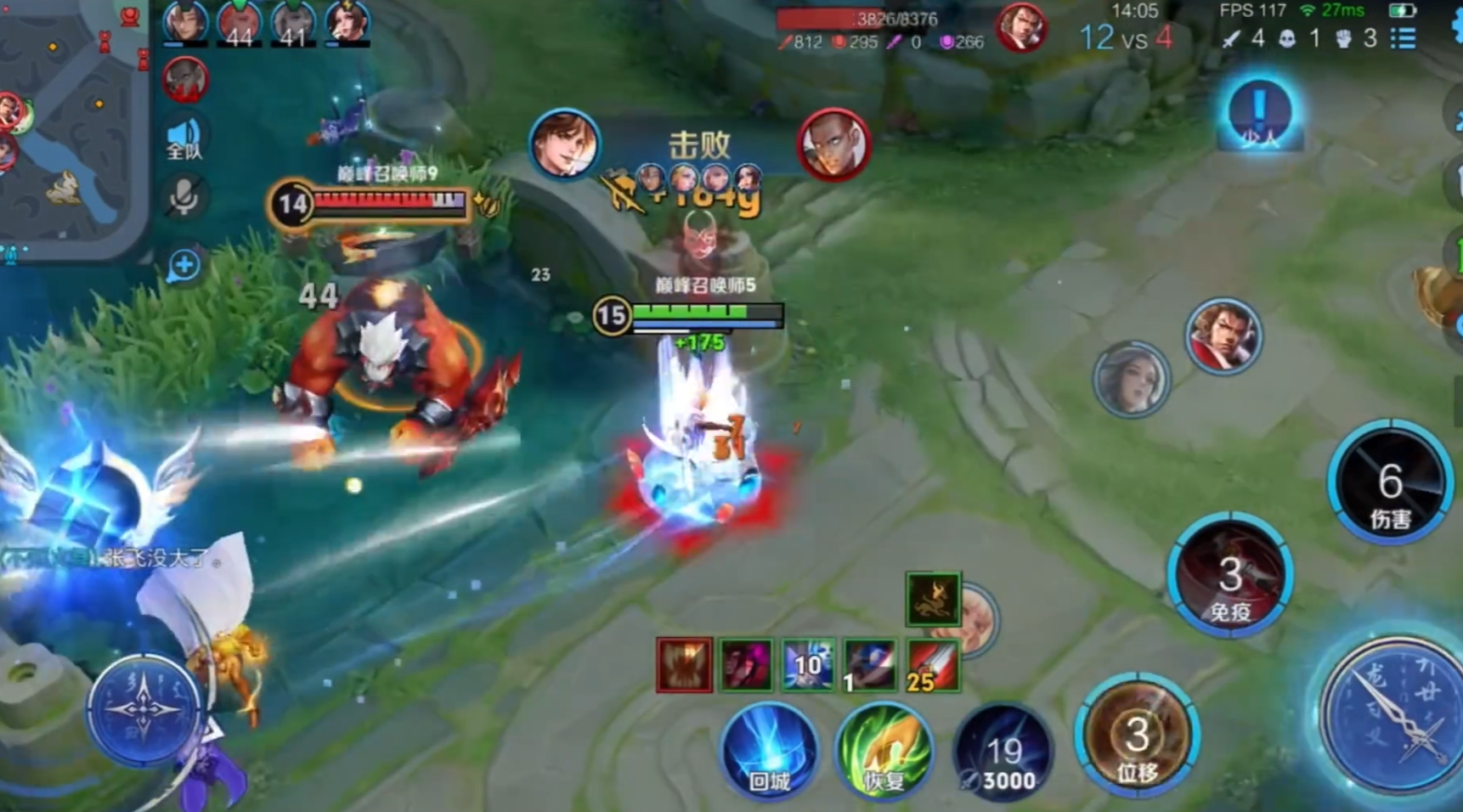Screen dimensions: 1463x812
Task: Open the scoreboard list icon
Action: 1403,38
